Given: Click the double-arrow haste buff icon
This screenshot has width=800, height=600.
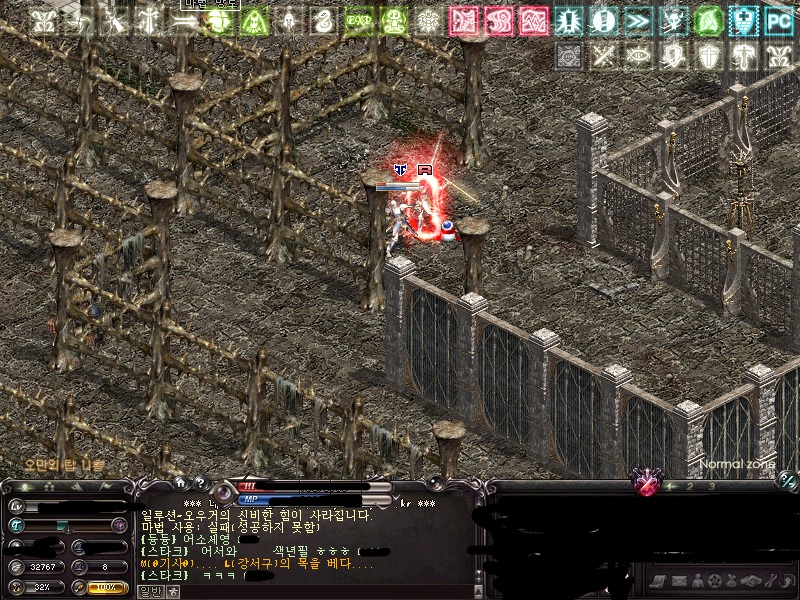Looking at the screenshot, I should 637,21.
